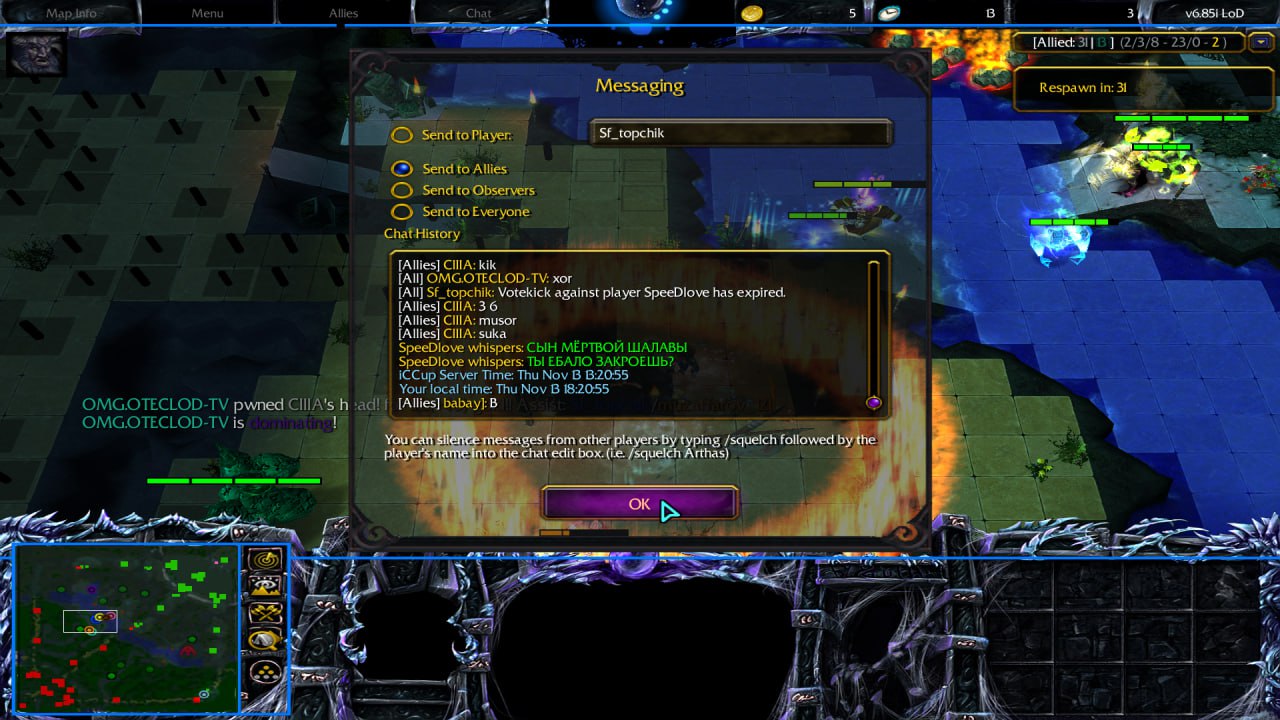Select the Send to Player option
The width and height of the screenshot is (1280, 720).
402,135
